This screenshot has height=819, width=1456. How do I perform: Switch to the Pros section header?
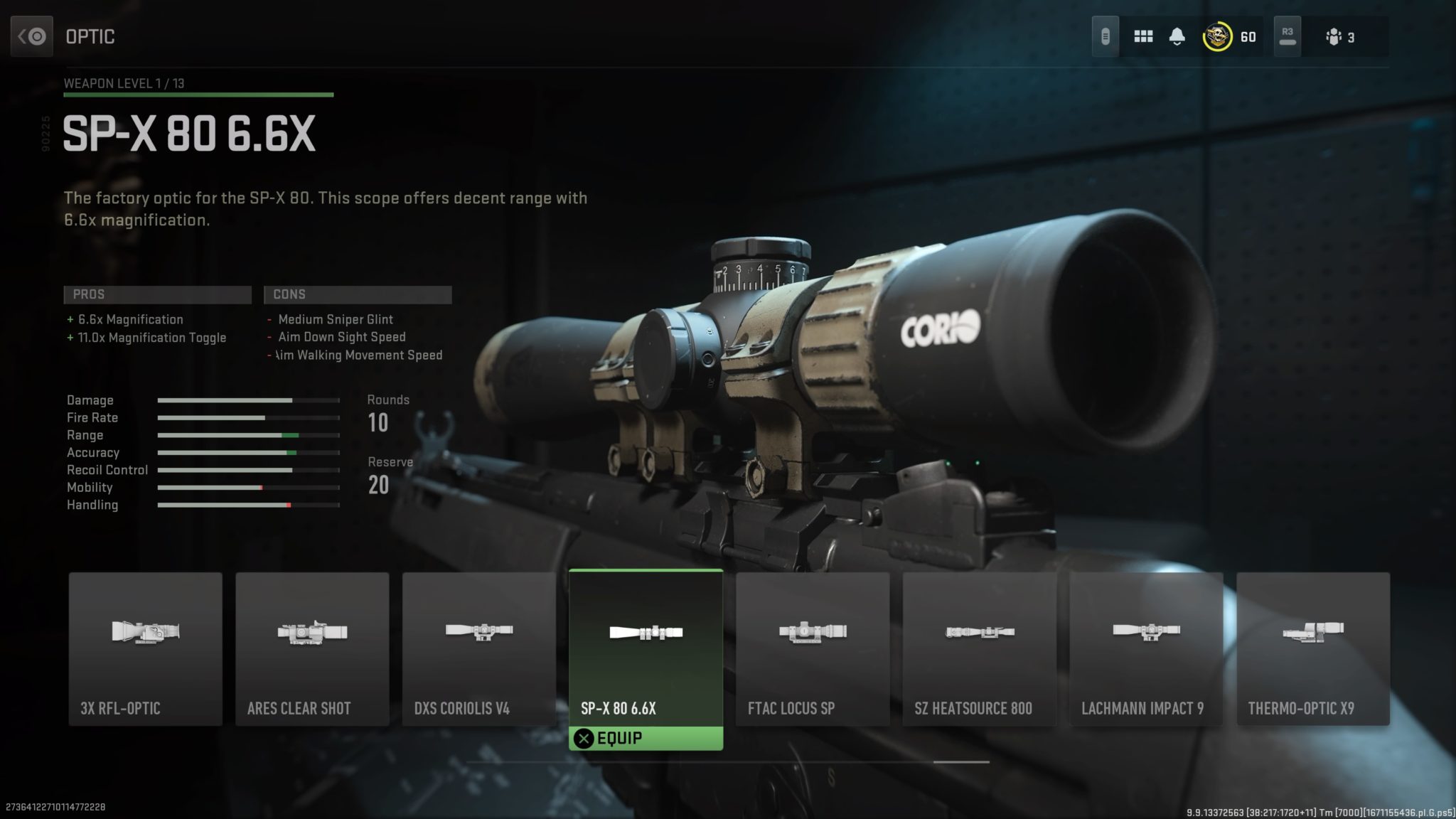pyautogui.click(x=156, y=294)
